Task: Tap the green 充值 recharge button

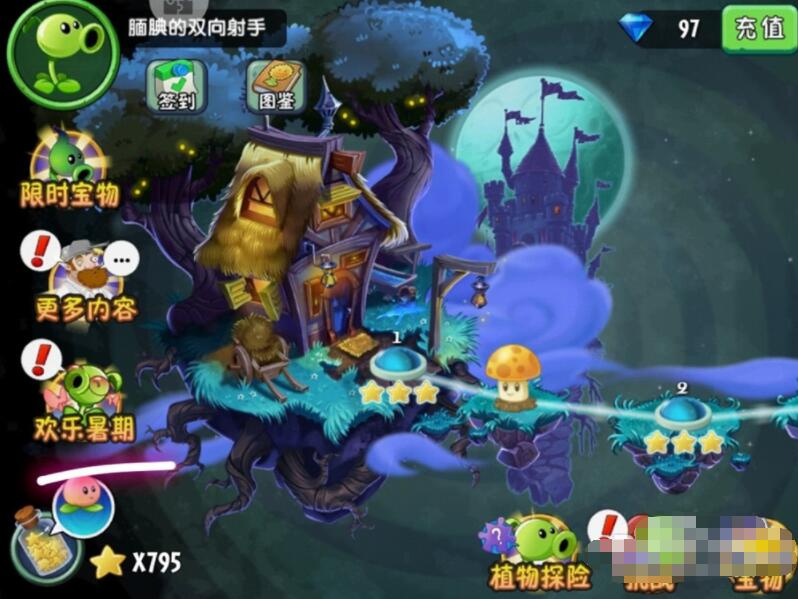Action: (757, 28)
